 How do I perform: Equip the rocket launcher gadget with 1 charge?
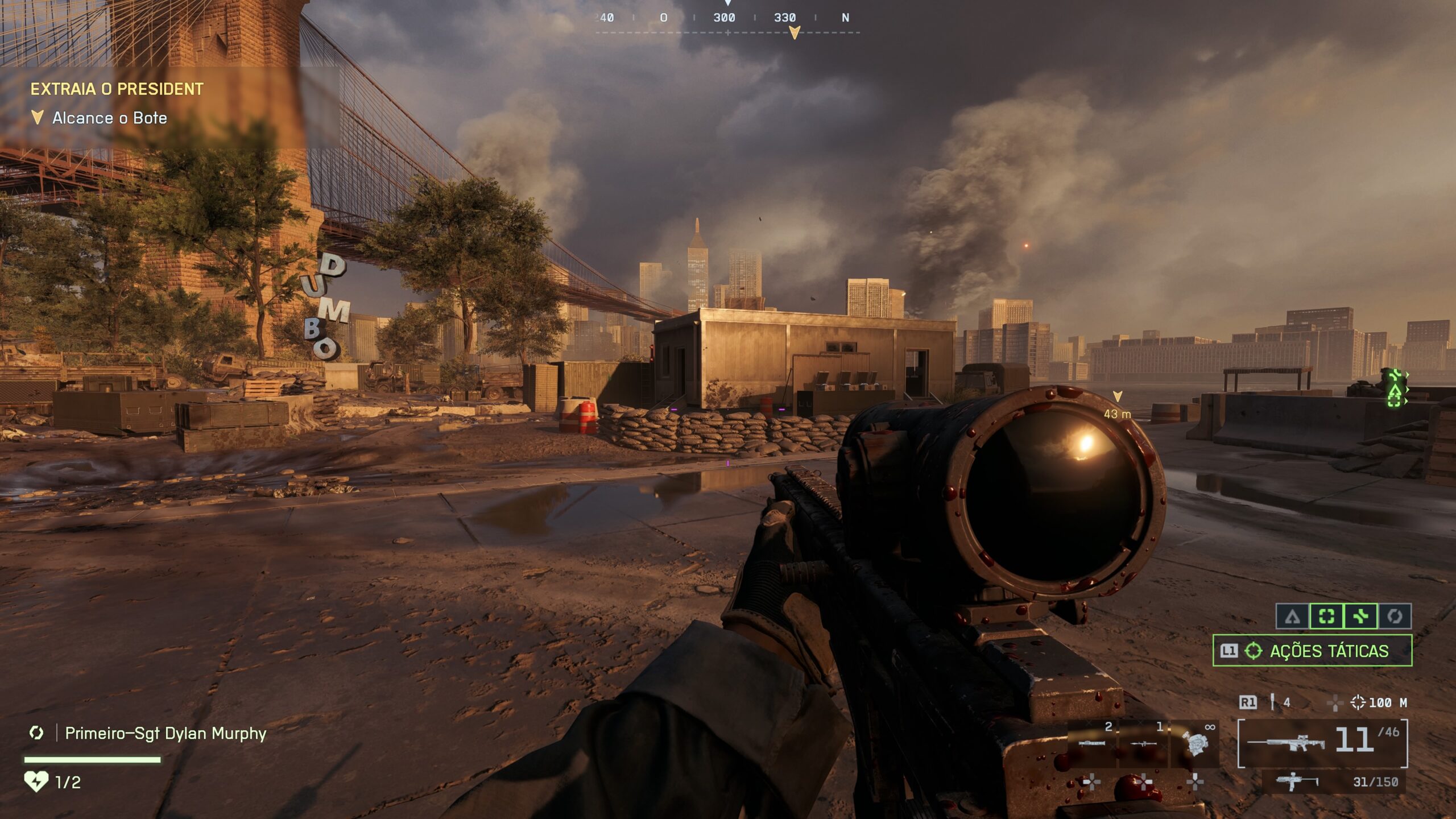(1143, 741)
